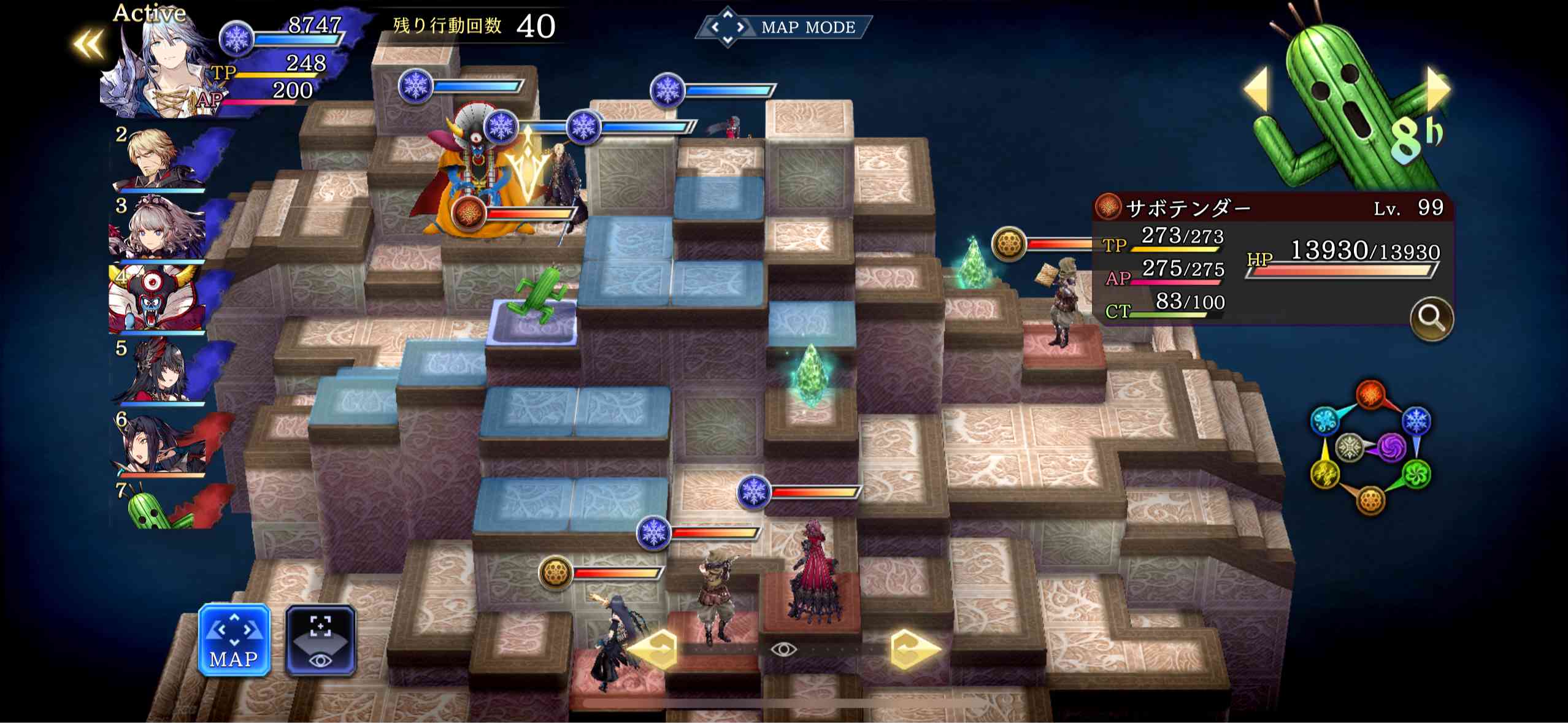Screen dimensions: 1568x723
Task: Select the green Wind element icon
Action: point(1417,473)
